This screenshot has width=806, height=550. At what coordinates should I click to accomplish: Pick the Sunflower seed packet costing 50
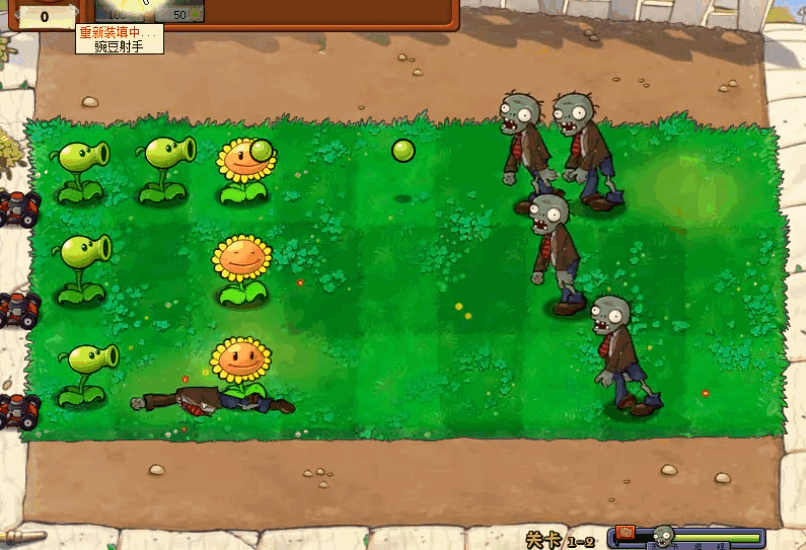[x=179, y=10]
